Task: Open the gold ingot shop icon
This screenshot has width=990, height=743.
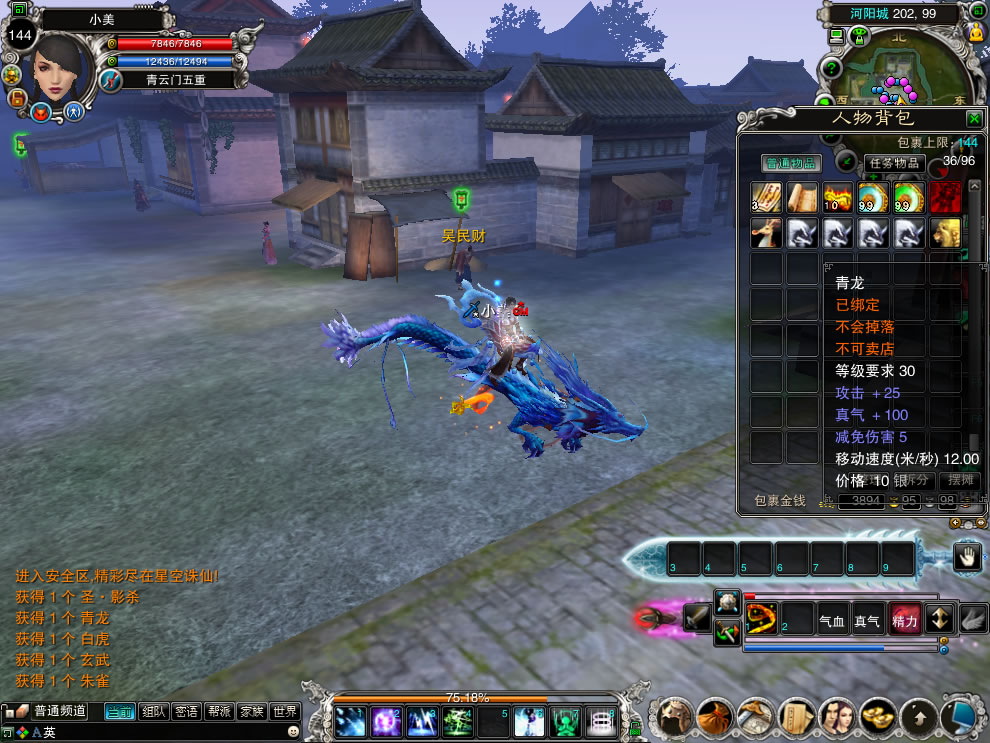Action: pyautogui.click(x=878, y=716)
